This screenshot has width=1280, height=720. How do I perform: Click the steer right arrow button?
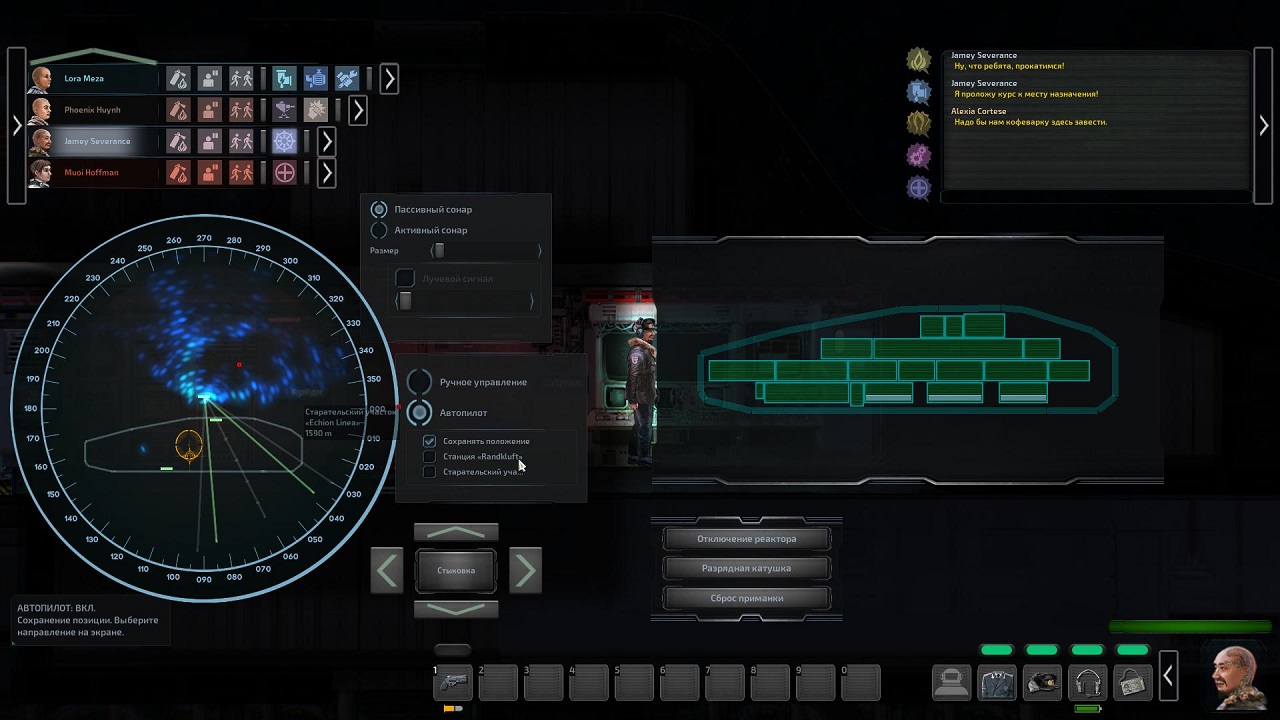pyautogui.click(x=525, y=570)
